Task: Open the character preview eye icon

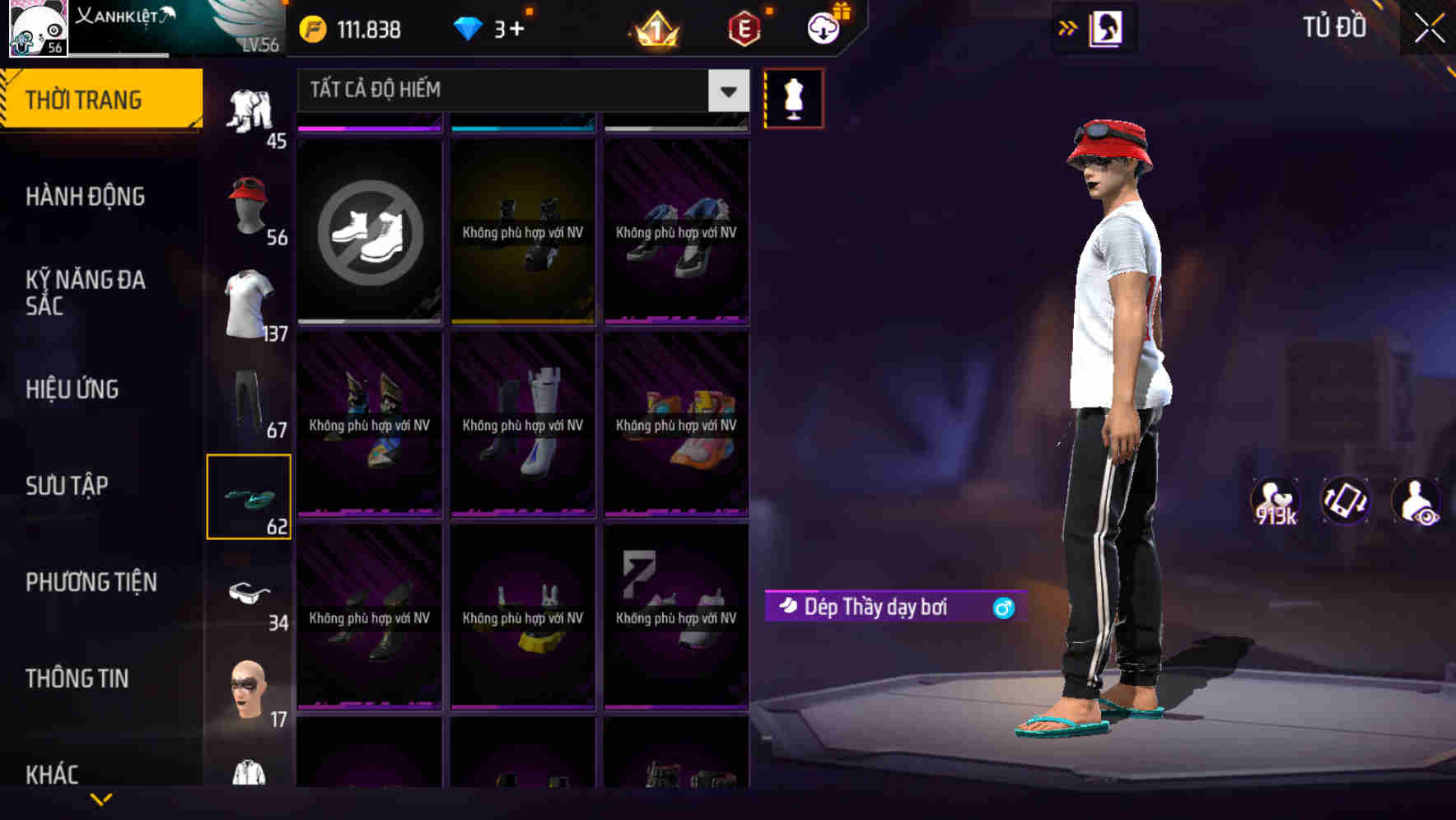Action: [1418, 501]
